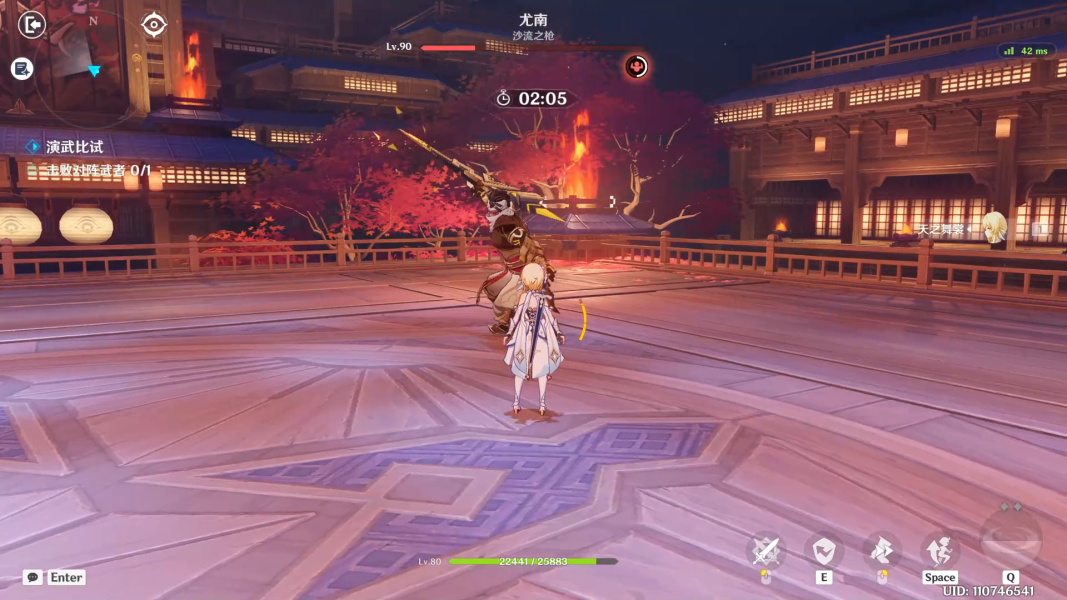Screen dimensions: 1067x600
Task: Open the chat speech bubble icon
Action: pyautogui.click(x=33, y=577)
